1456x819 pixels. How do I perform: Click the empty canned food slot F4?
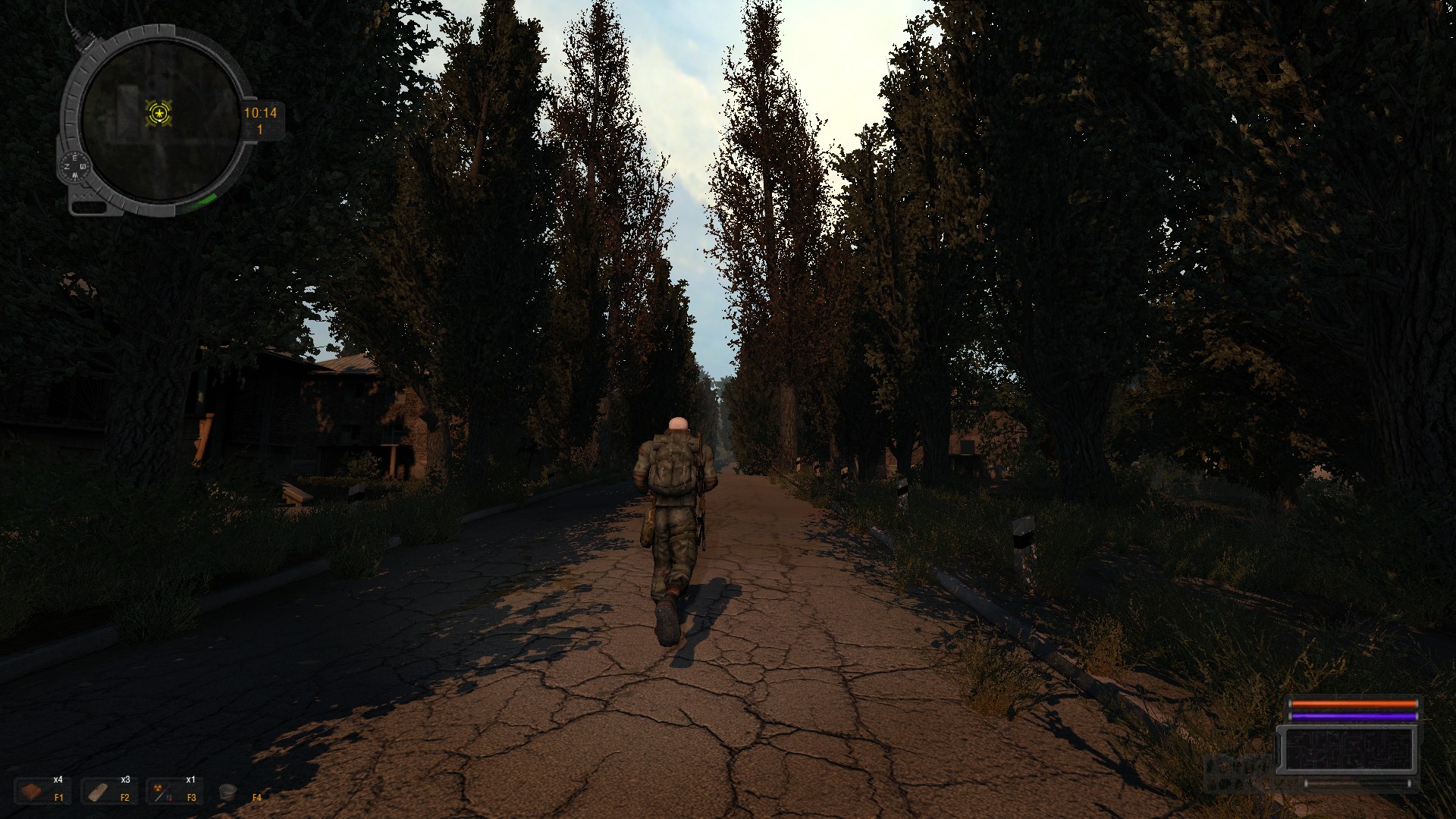click(235, 791)
